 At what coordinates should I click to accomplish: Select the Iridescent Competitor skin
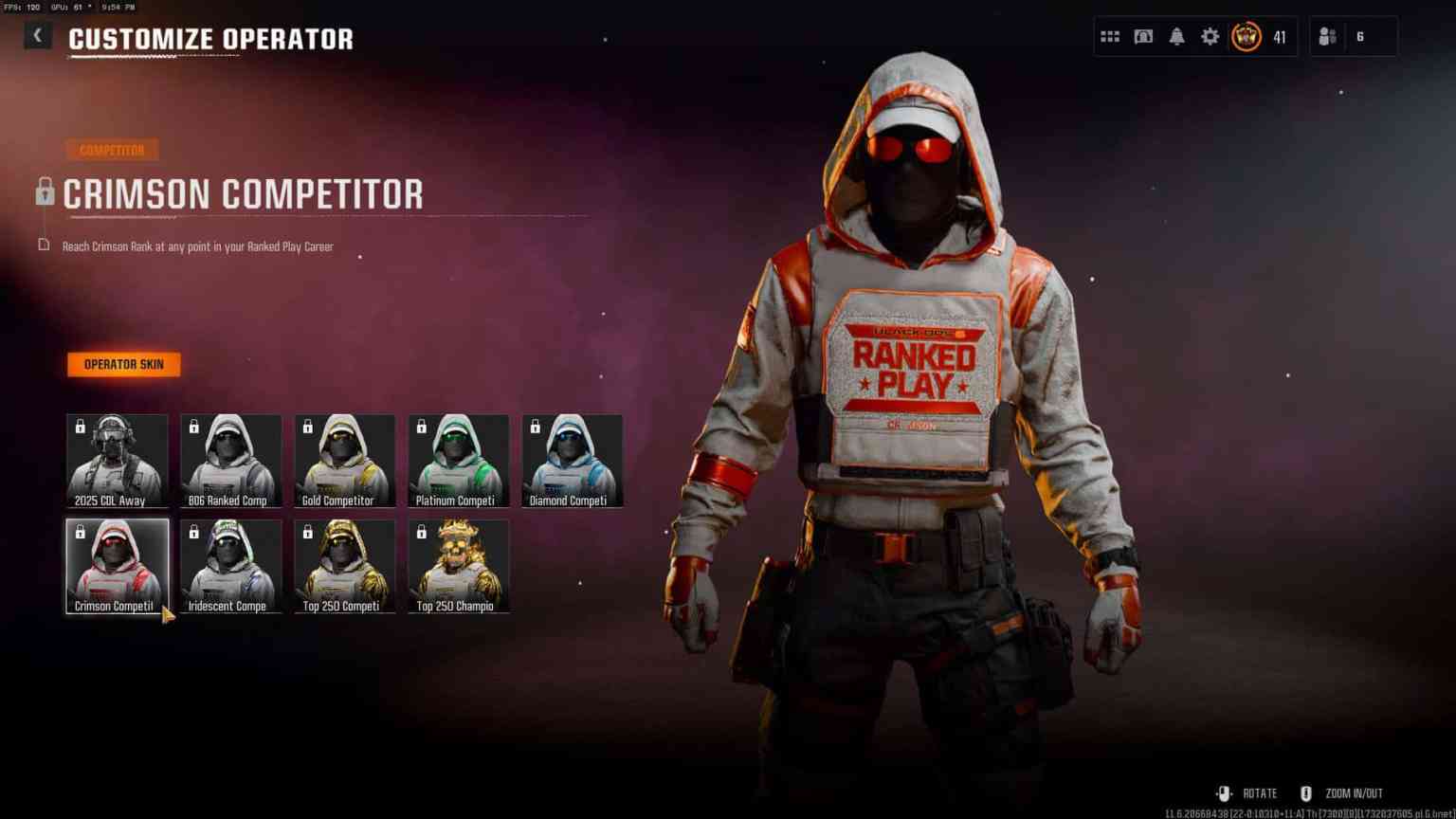pyautogui.click(x=229, y=565)
